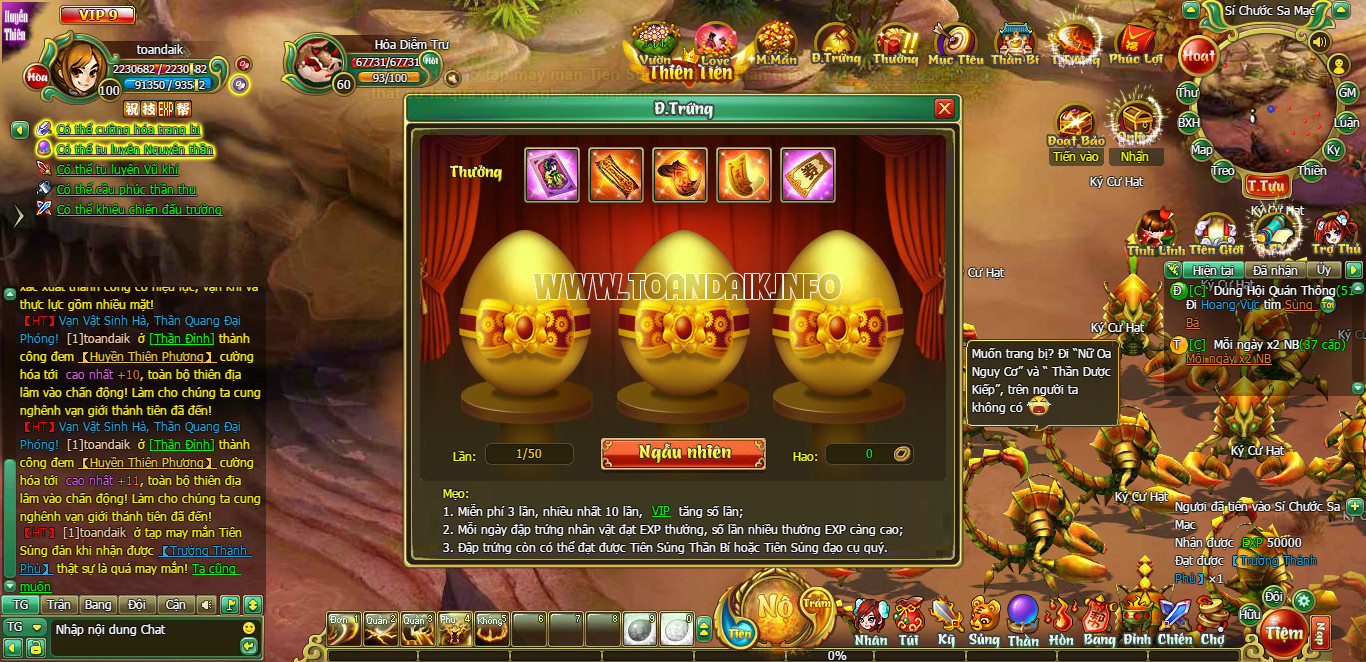The height and width of the screenshot is (662, 1366).
Task: Open the Phúc Lợi welfare icon
Action: [x=1137, y=45]
